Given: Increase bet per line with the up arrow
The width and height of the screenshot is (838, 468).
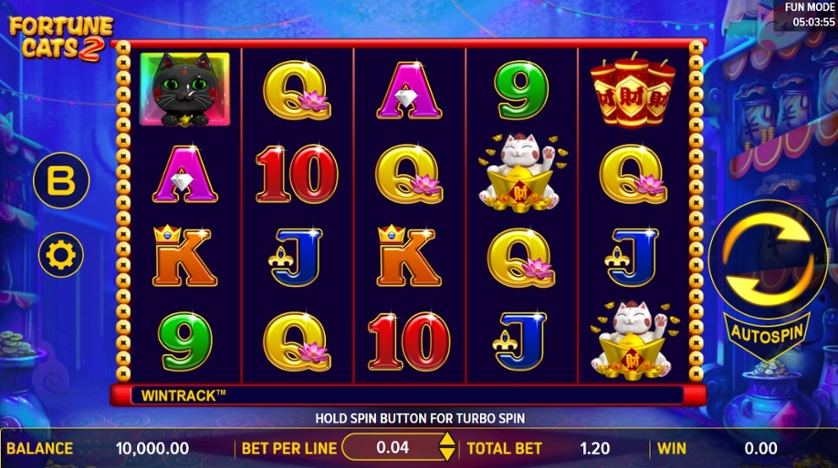Looking at the screenshot, I should 447,441.
